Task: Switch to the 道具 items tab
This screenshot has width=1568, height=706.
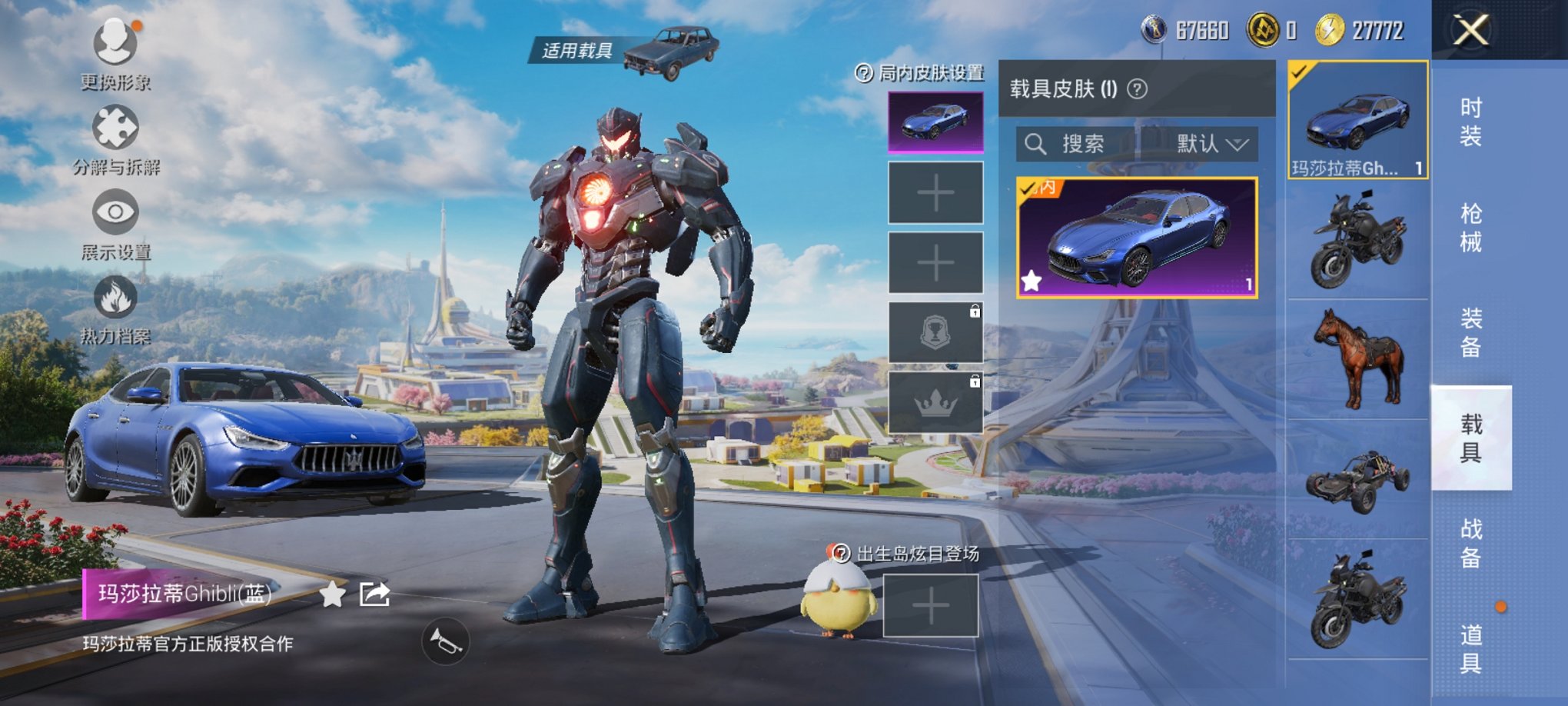Action: point(1470,648)
